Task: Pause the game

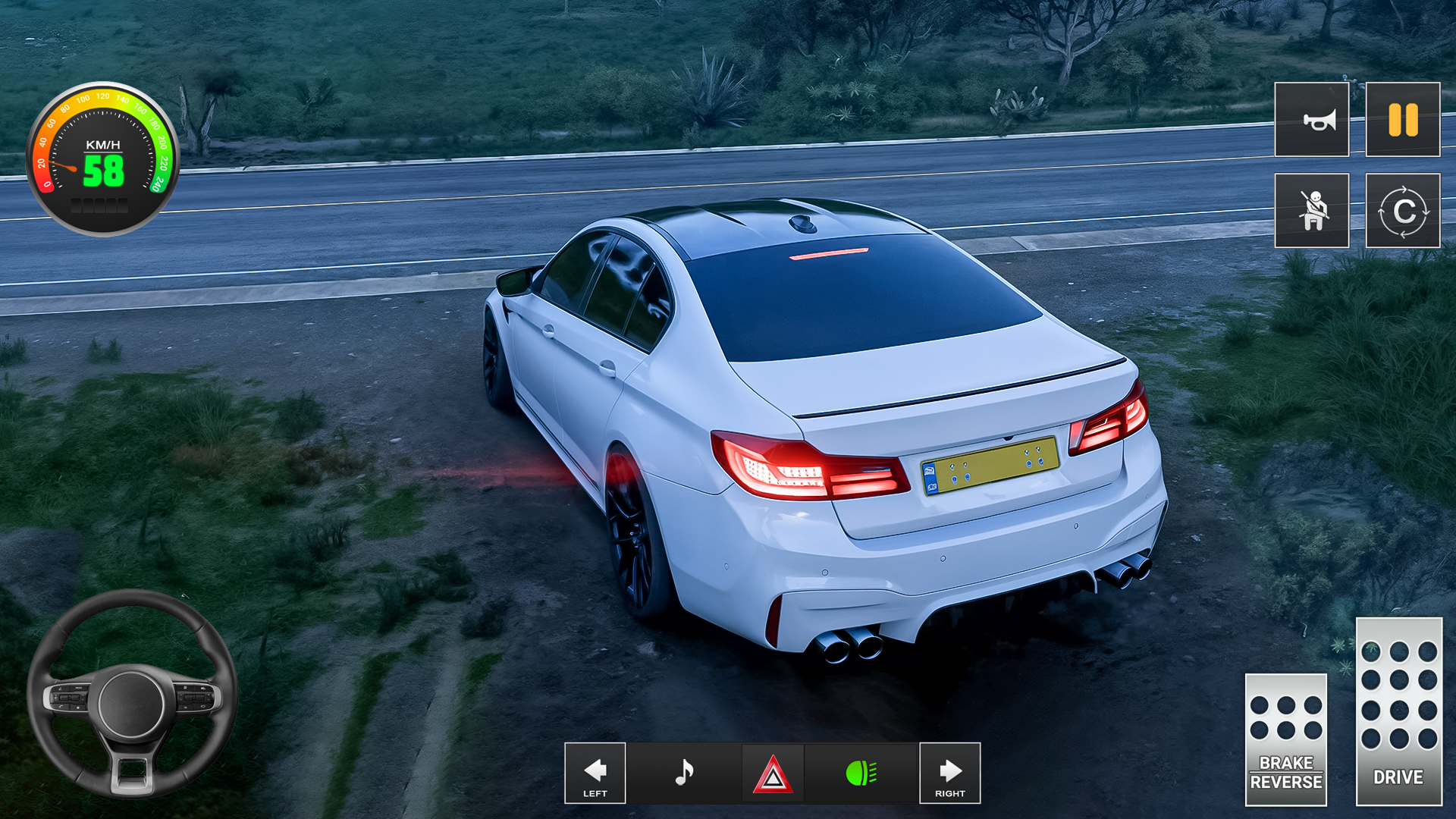Action: point(1402,120)
